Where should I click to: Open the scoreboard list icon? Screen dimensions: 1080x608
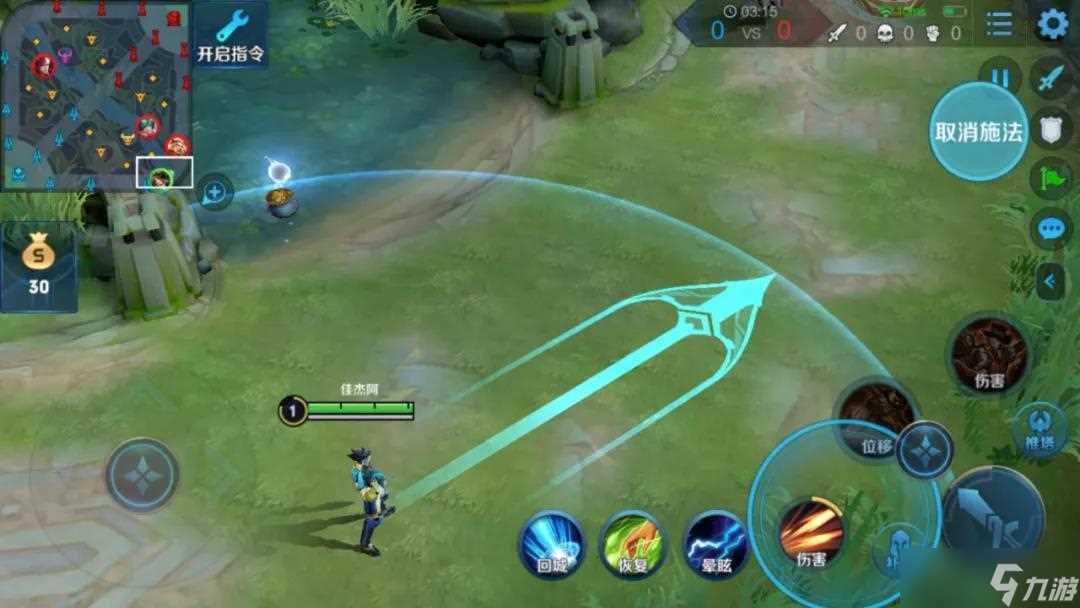coord(999,24)
